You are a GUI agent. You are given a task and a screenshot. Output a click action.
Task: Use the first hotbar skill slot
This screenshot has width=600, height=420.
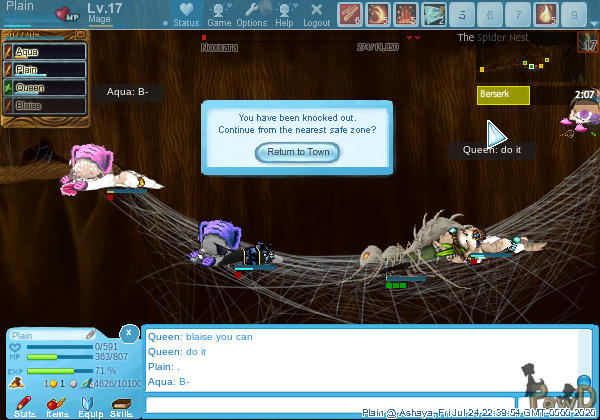pyautogui.click(x=350, y=14)
